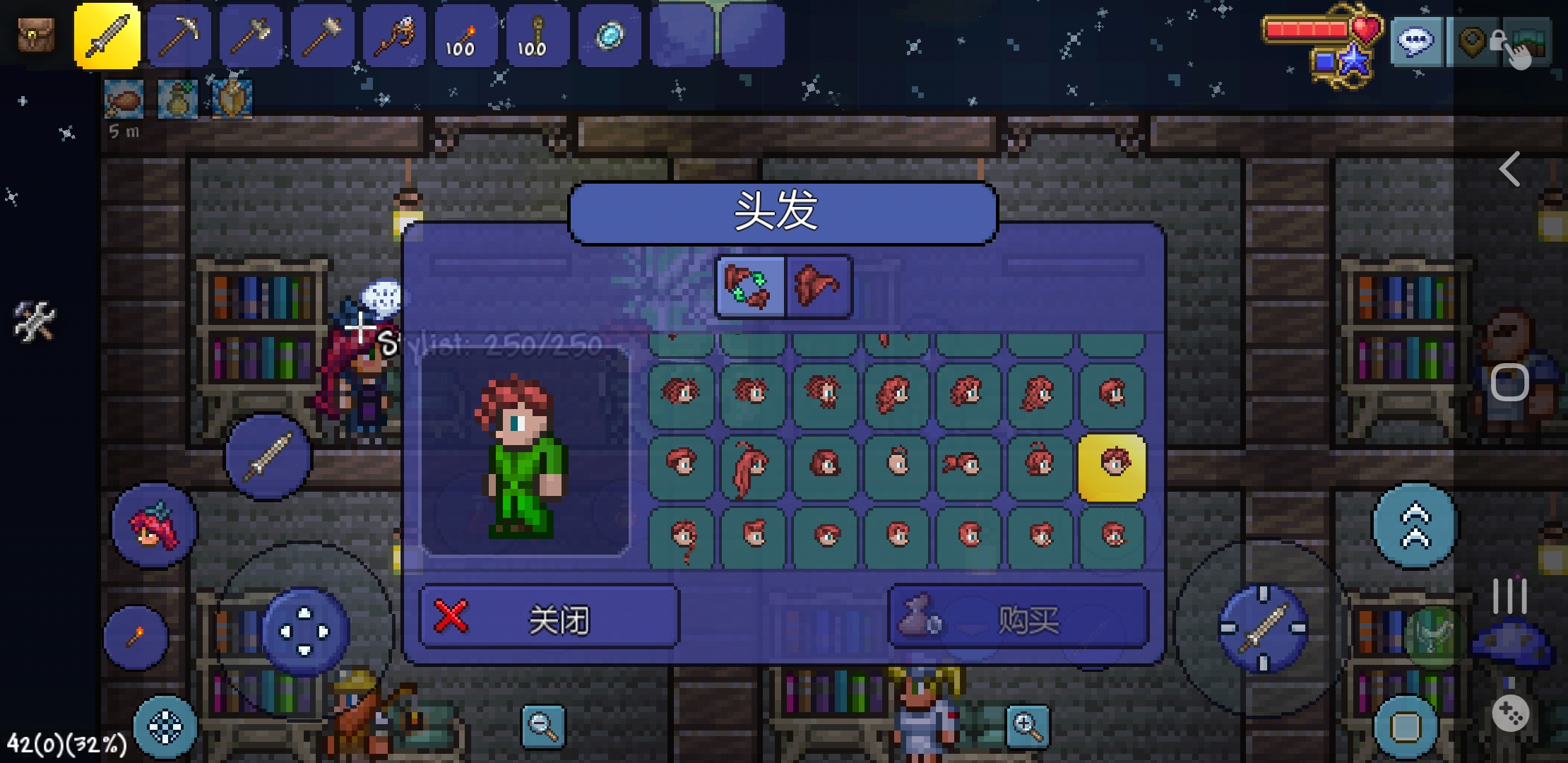Tap the double-arrow jump button
The width and height of the screenshot is (1568, 763).
point(1415,526)
